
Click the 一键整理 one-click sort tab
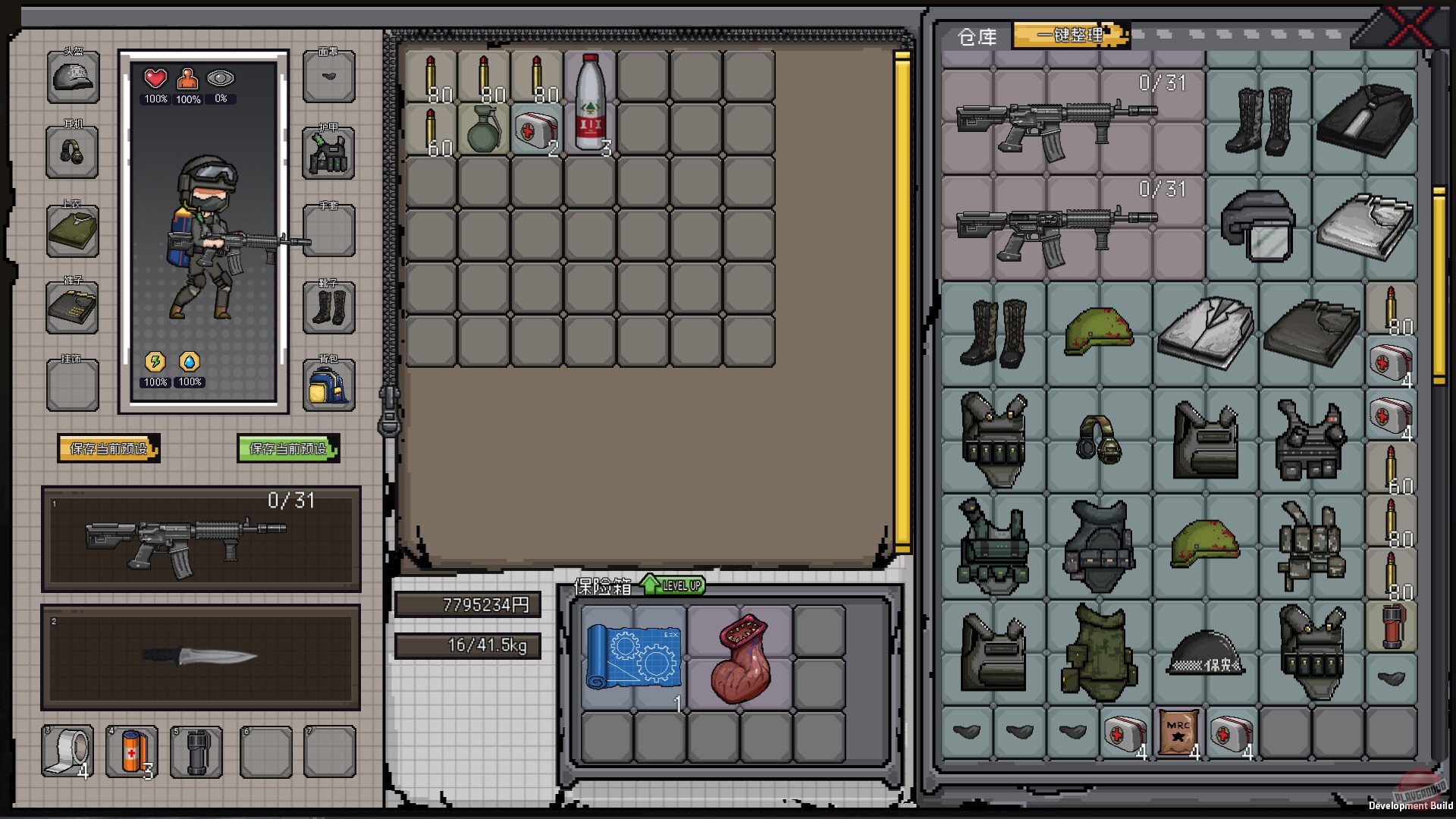[x=1070, y=36]
